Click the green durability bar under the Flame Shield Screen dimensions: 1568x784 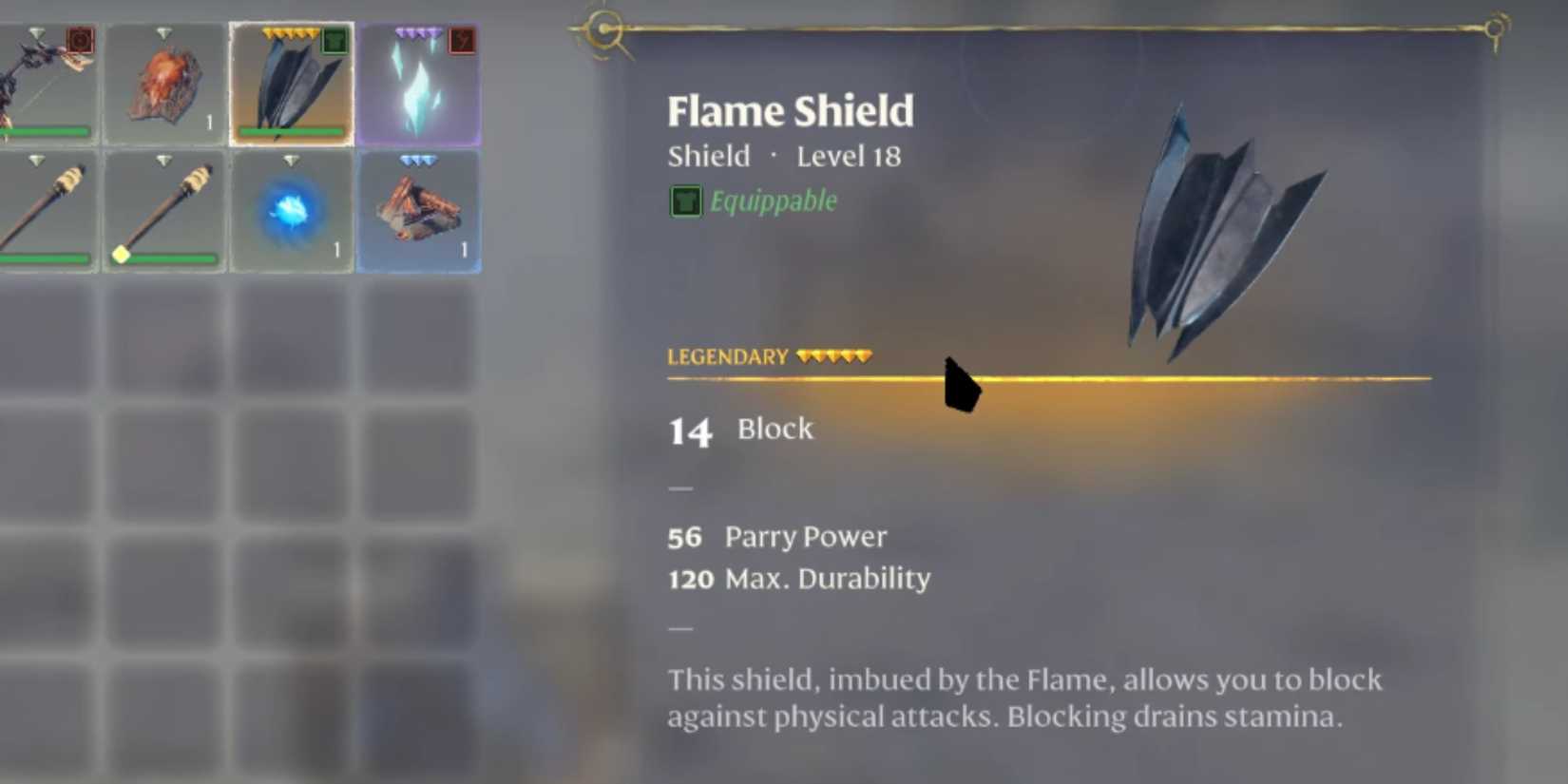point(291,131)
